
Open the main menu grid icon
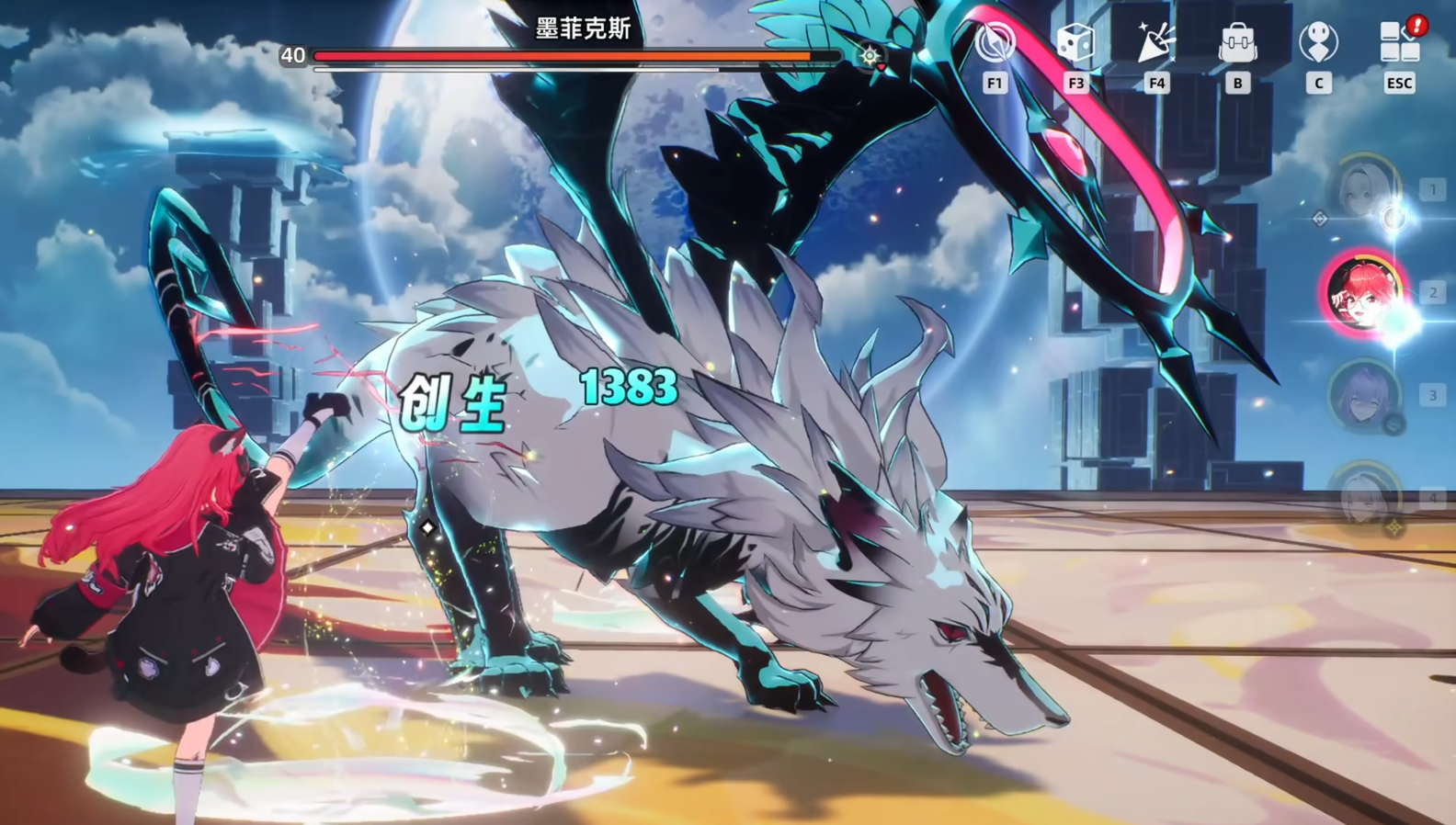pos(1399,43)
